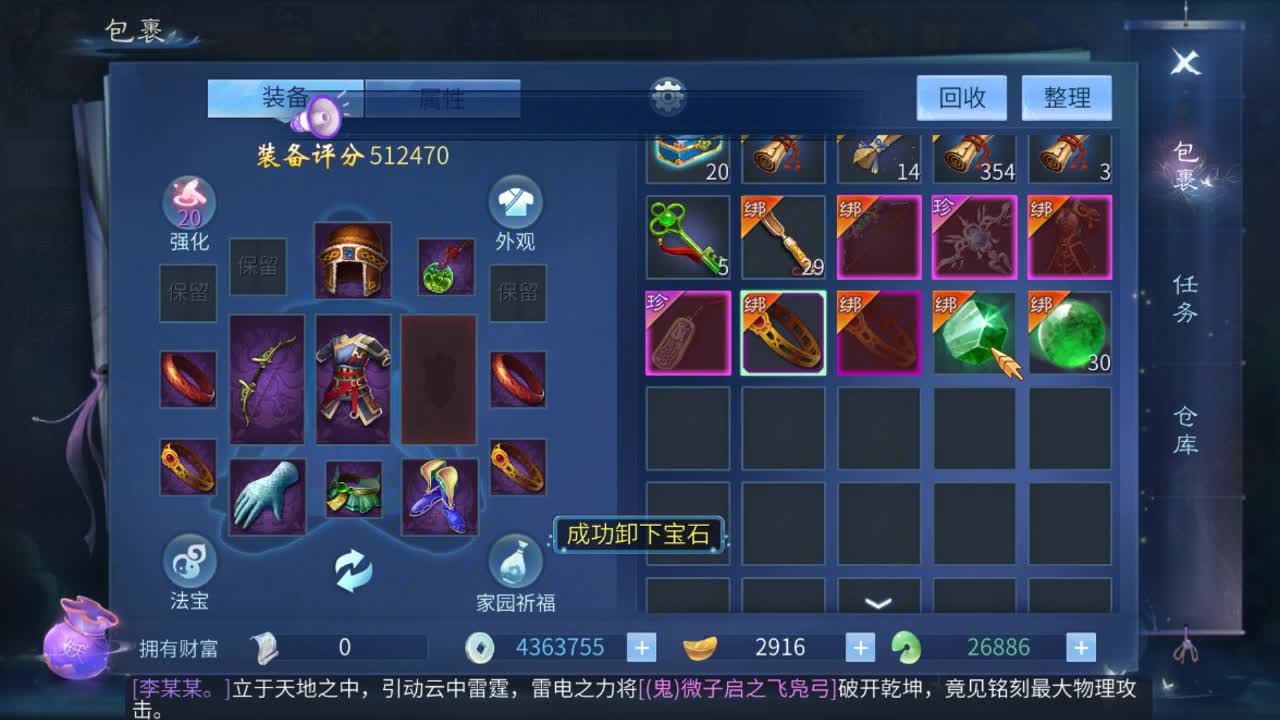Toggle the upper-left 保留 equipment slot
The width and height of the screenshot is (1280, 720).
click(257, 266)
